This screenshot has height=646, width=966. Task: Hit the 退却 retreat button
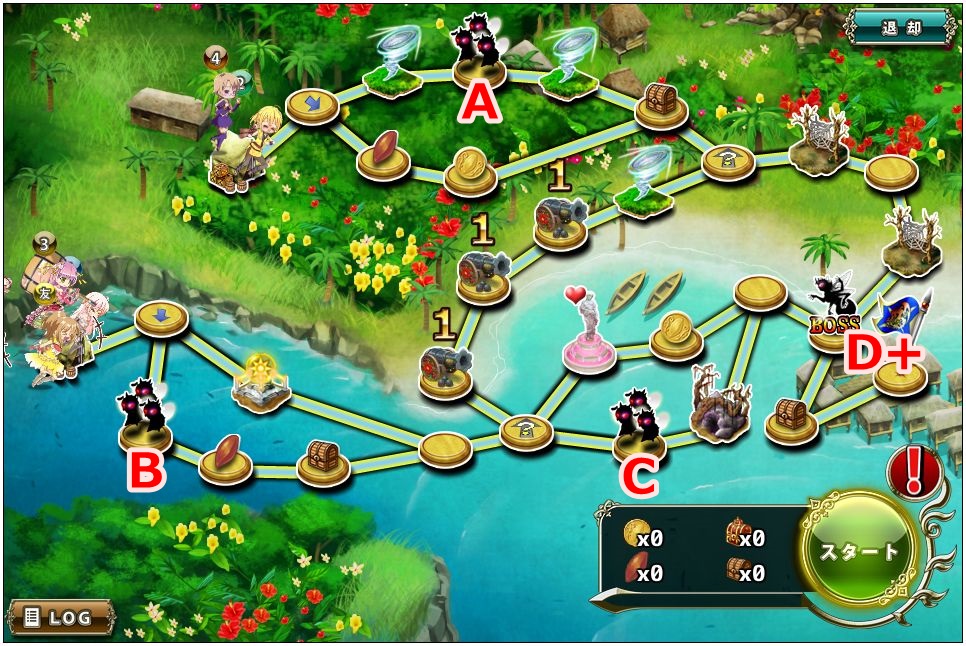tap(902, 27)
